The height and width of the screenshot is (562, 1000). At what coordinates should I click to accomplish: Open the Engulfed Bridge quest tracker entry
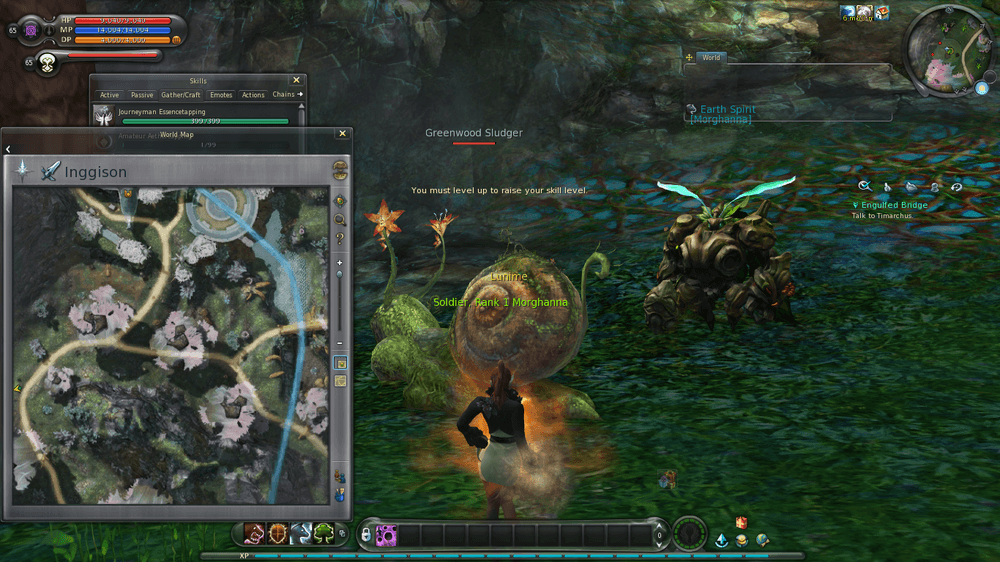click(893, 205)
